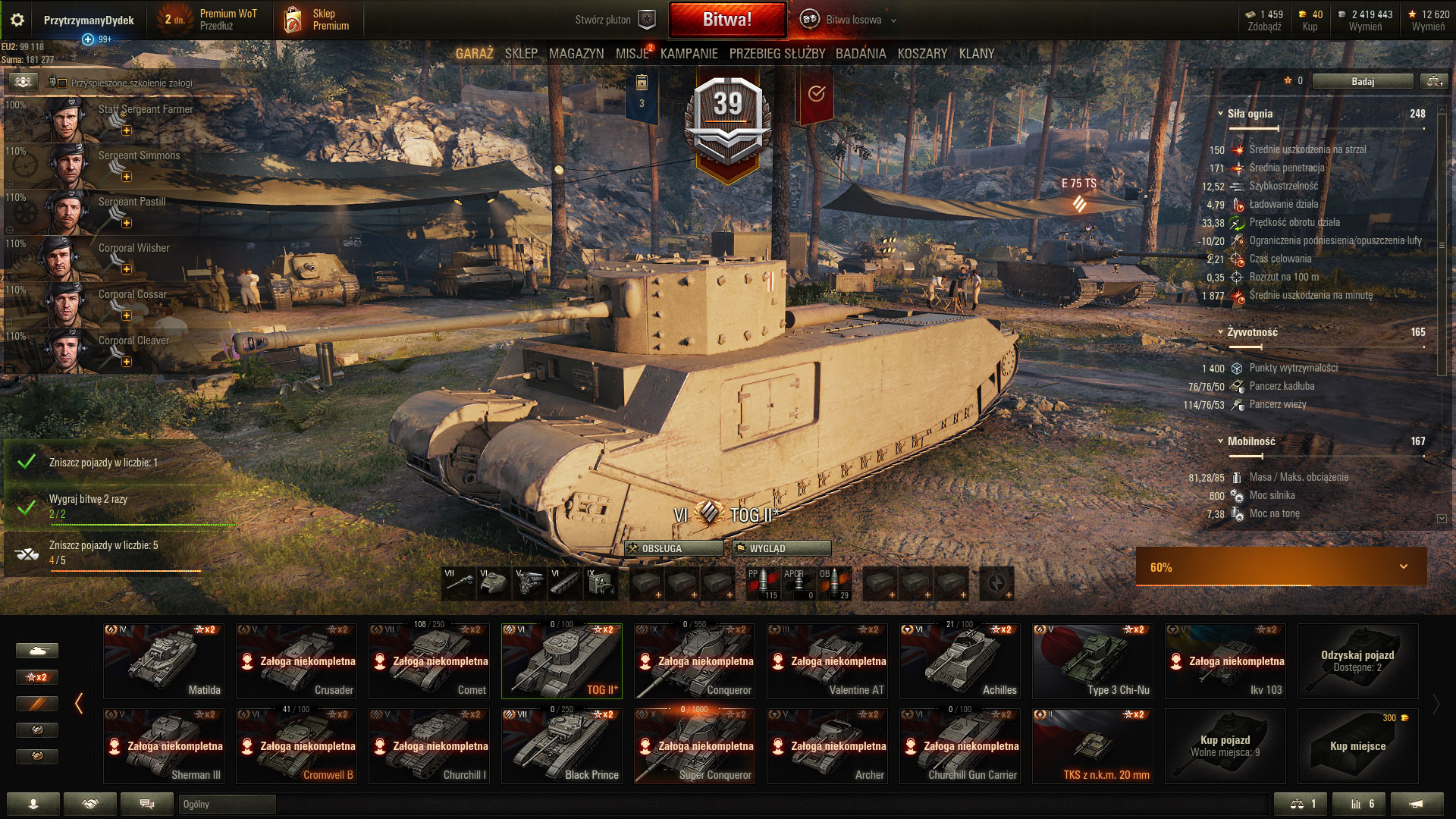Viewport: 1456px width, 819px height.
Task: Click the Obsługa service button
Action: pos(673,548)
